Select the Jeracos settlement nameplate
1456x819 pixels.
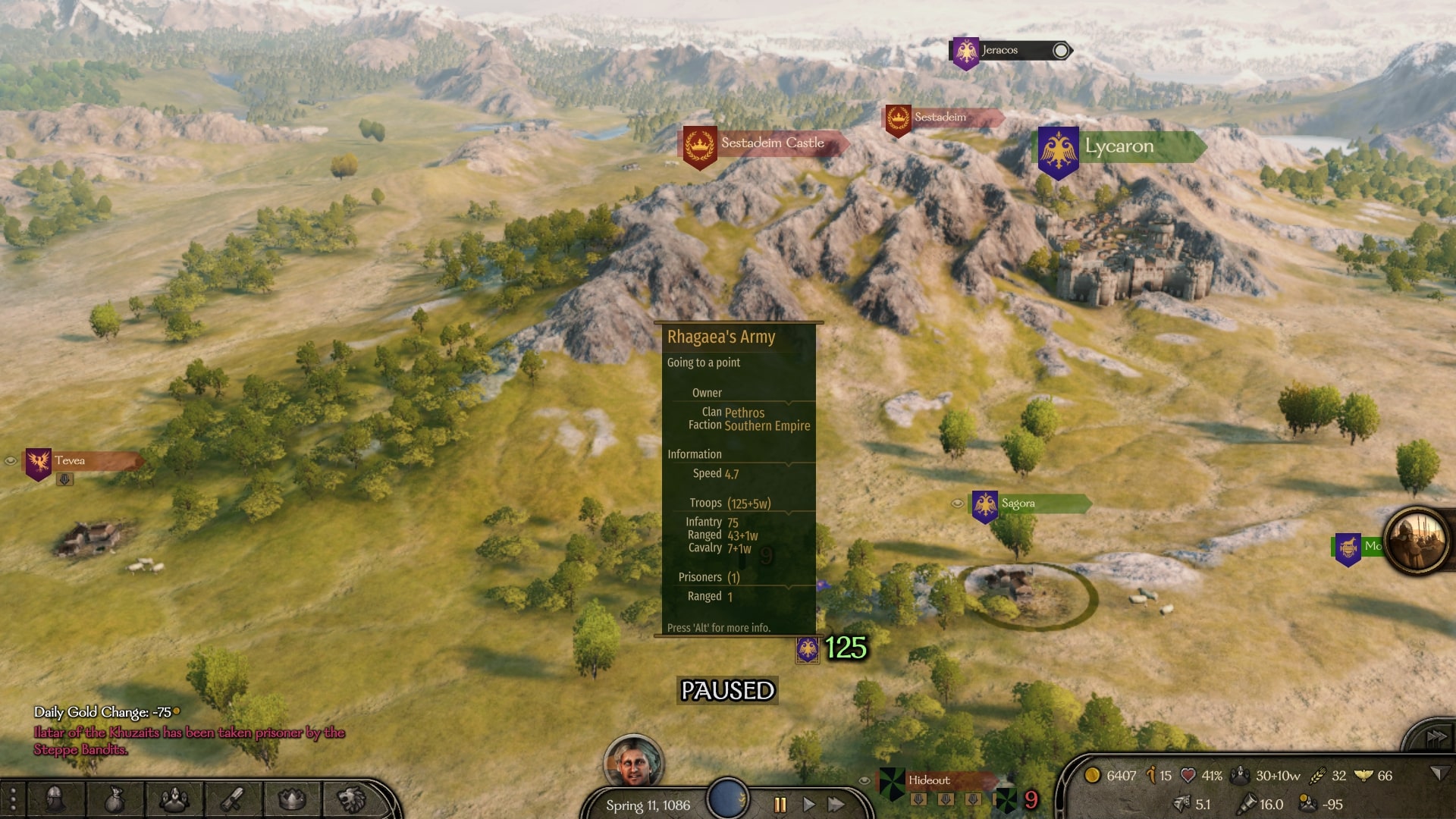pos(999,51)
